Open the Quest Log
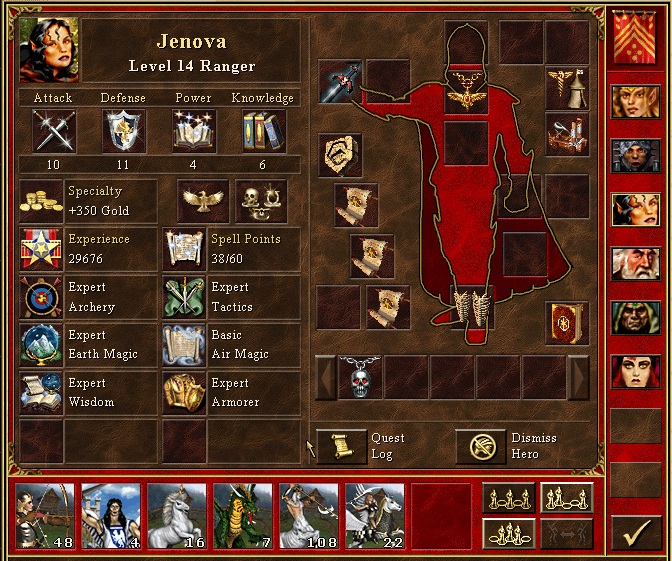 coord(342,447)
